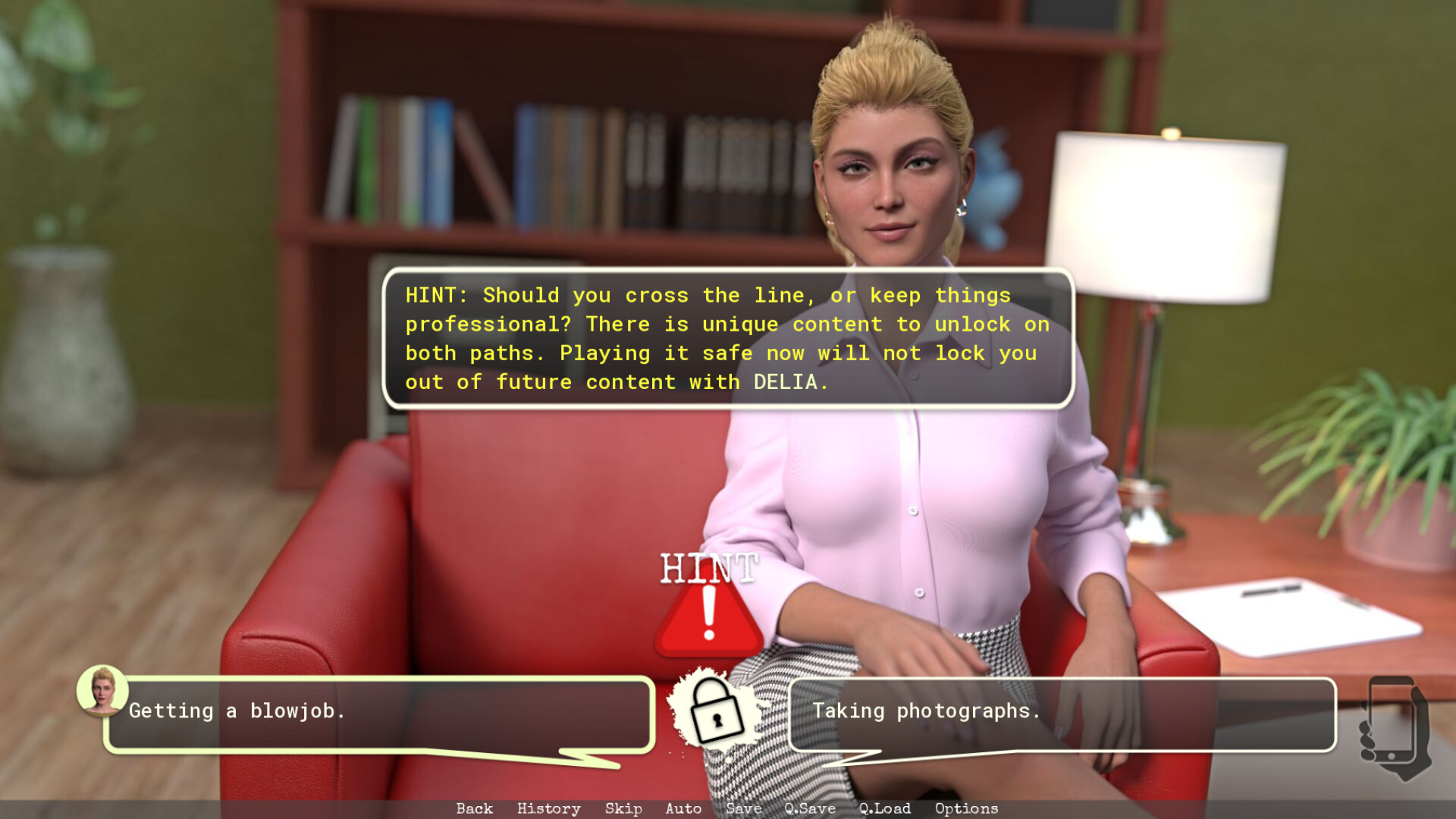
Task: Open the Save screen
Action: 743,808
